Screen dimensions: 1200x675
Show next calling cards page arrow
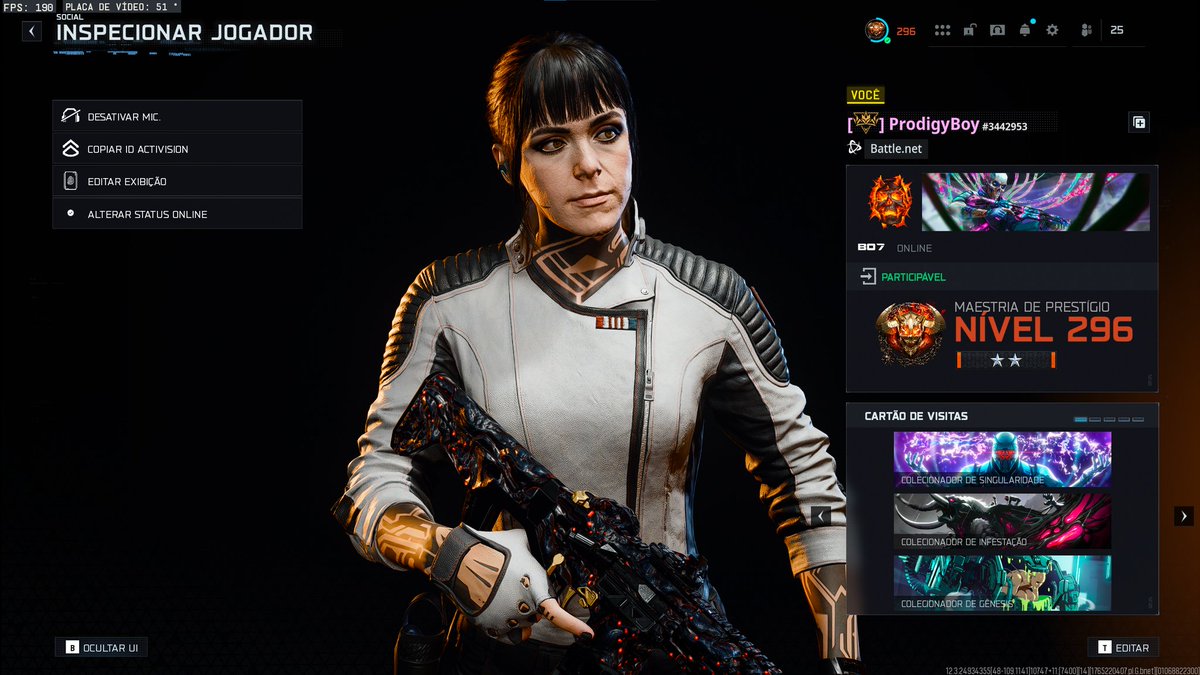pos(1183,516)
